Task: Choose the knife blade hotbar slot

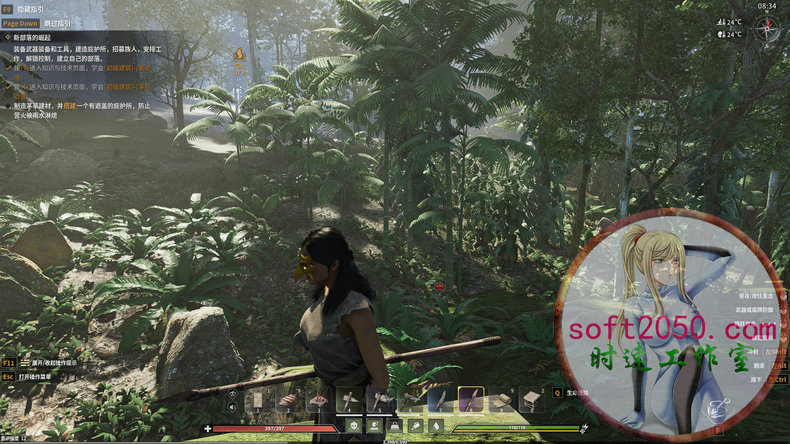Action: pyautogui.click(x=440, y=400)
